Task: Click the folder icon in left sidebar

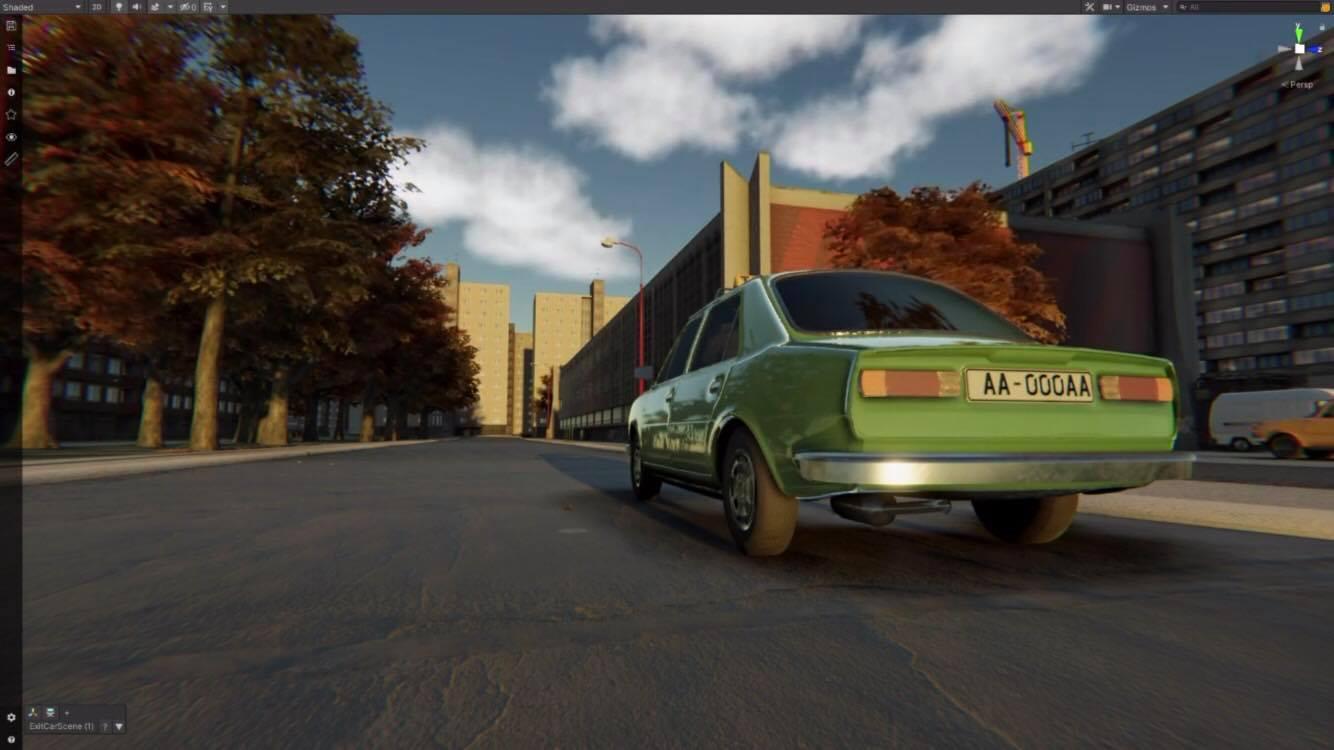Action: pyautogui.click(x=11, y=69)
